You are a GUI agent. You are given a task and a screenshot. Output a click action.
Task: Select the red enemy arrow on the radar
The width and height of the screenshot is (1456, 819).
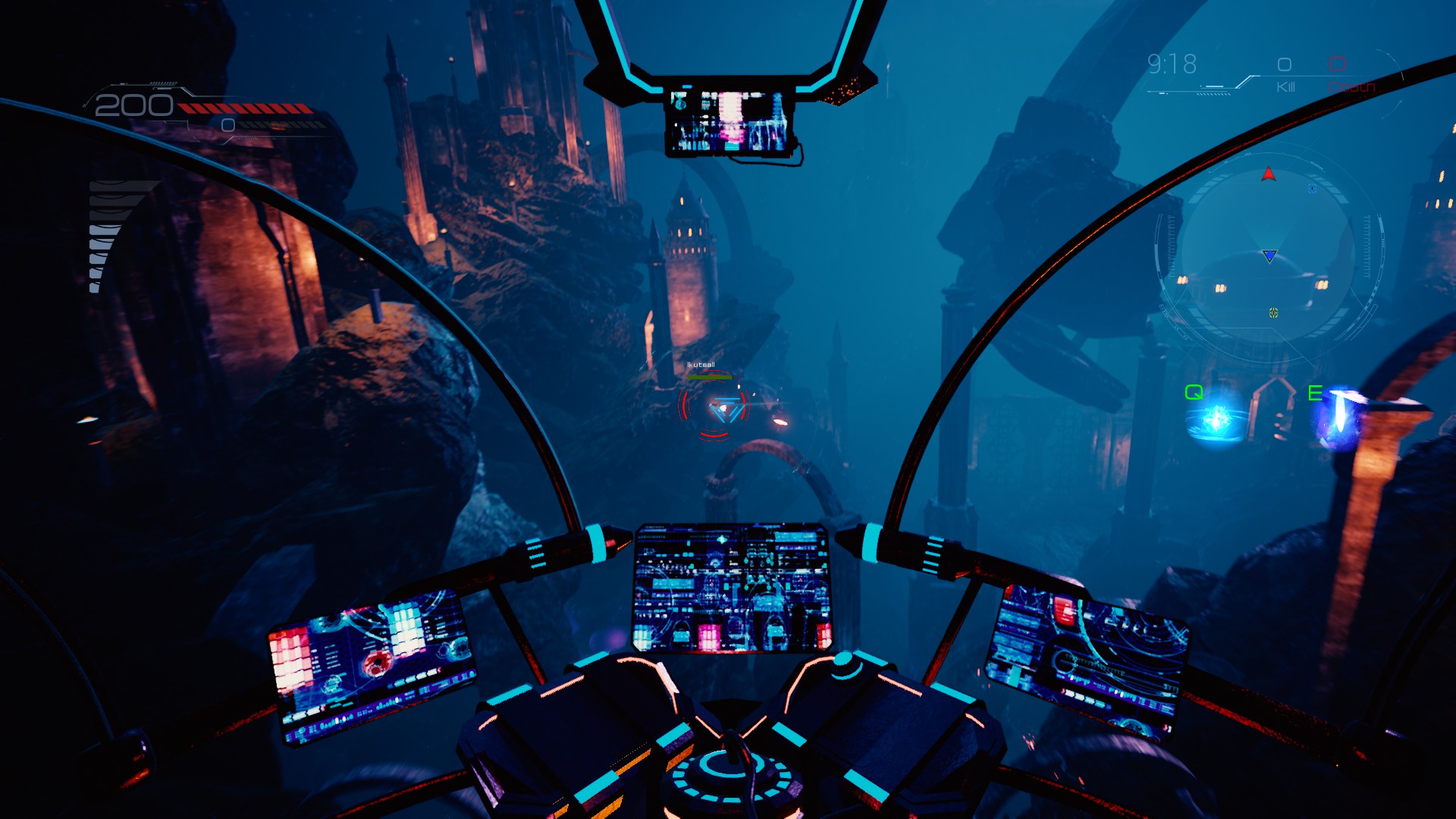[x=1269, y=174]
